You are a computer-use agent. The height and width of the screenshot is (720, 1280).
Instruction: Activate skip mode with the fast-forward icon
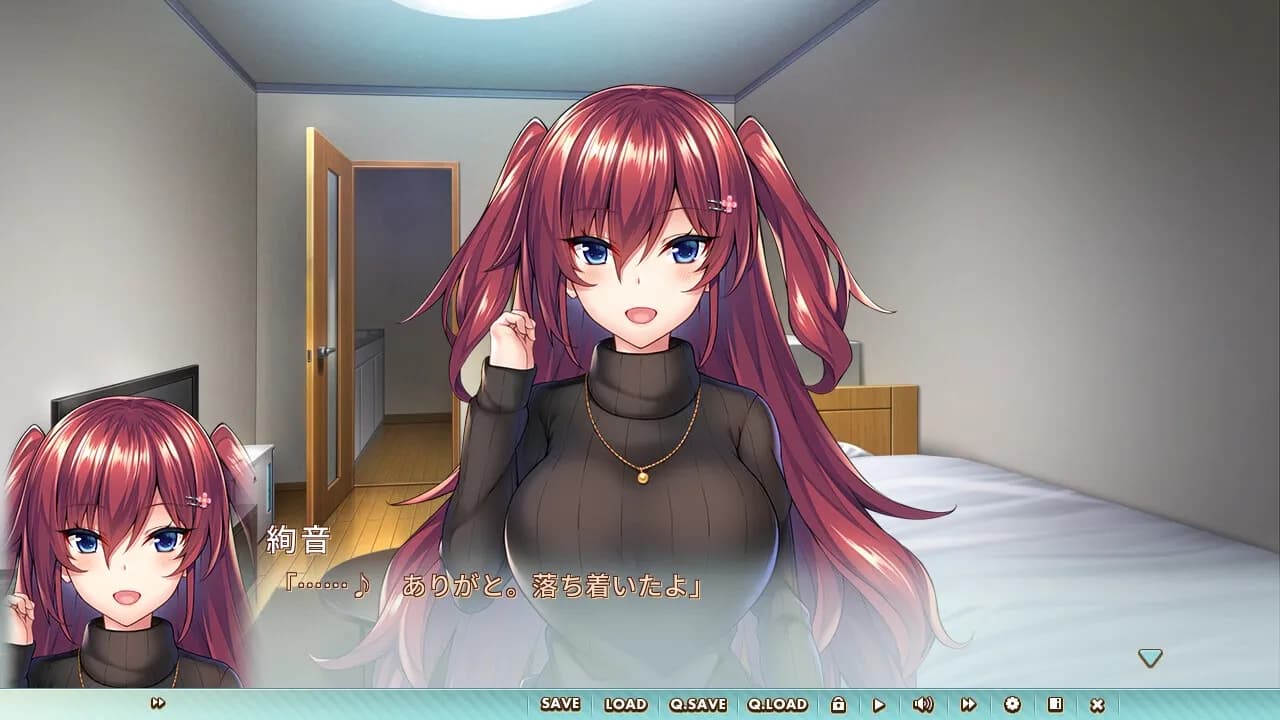(970, 704)
